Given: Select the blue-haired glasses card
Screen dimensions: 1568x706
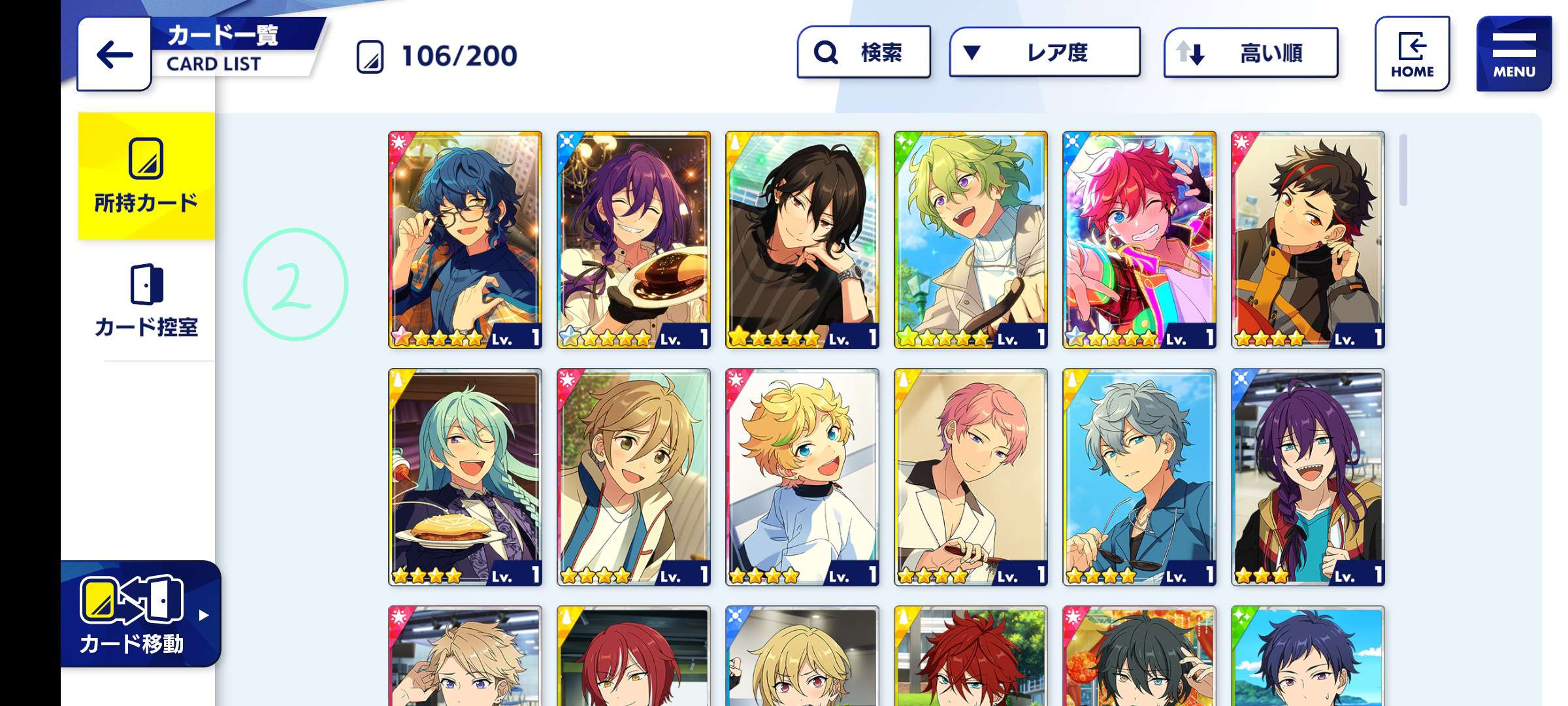Looking at the screenshot, I should [x=465, y=240].
